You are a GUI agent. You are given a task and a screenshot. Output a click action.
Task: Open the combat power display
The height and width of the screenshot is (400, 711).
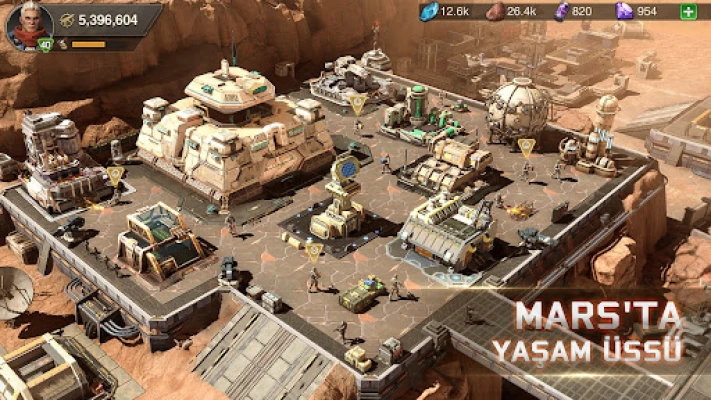[x=104, y=19]
